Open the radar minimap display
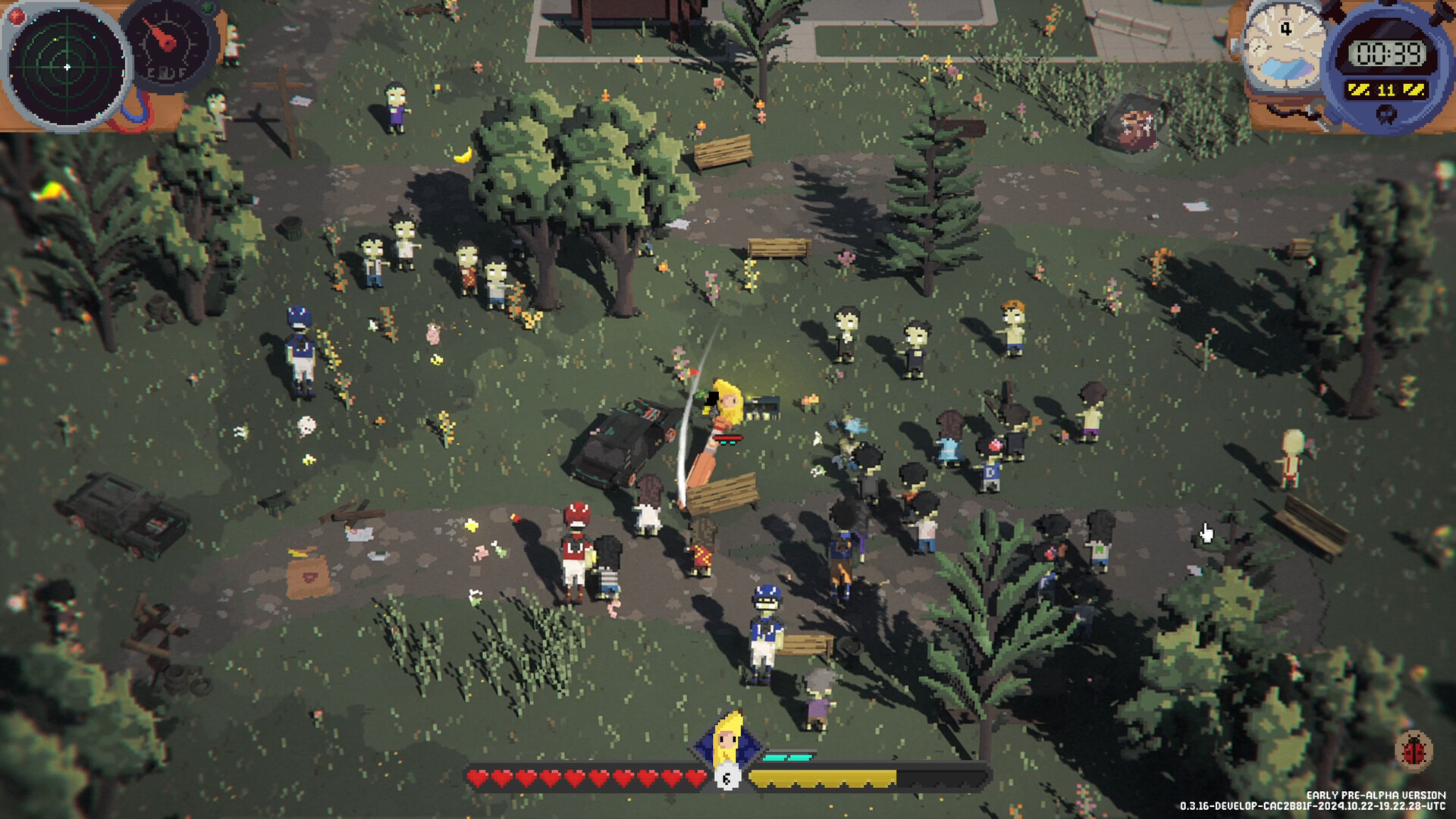The height and width of the screenshot is (819, 1456). click(68, 68)
